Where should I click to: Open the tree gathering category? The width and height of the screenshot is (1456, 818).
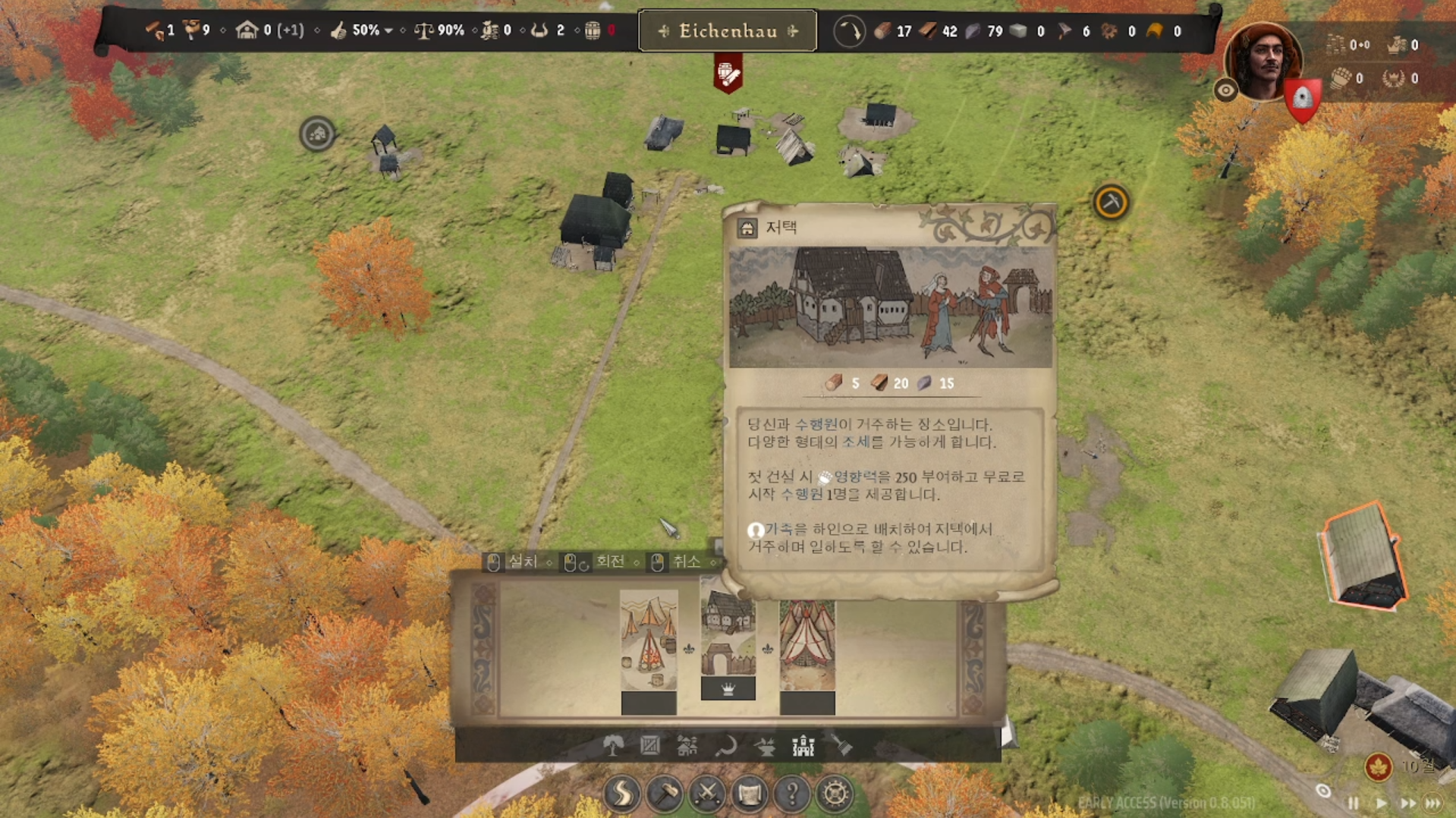tap(613, 747)
